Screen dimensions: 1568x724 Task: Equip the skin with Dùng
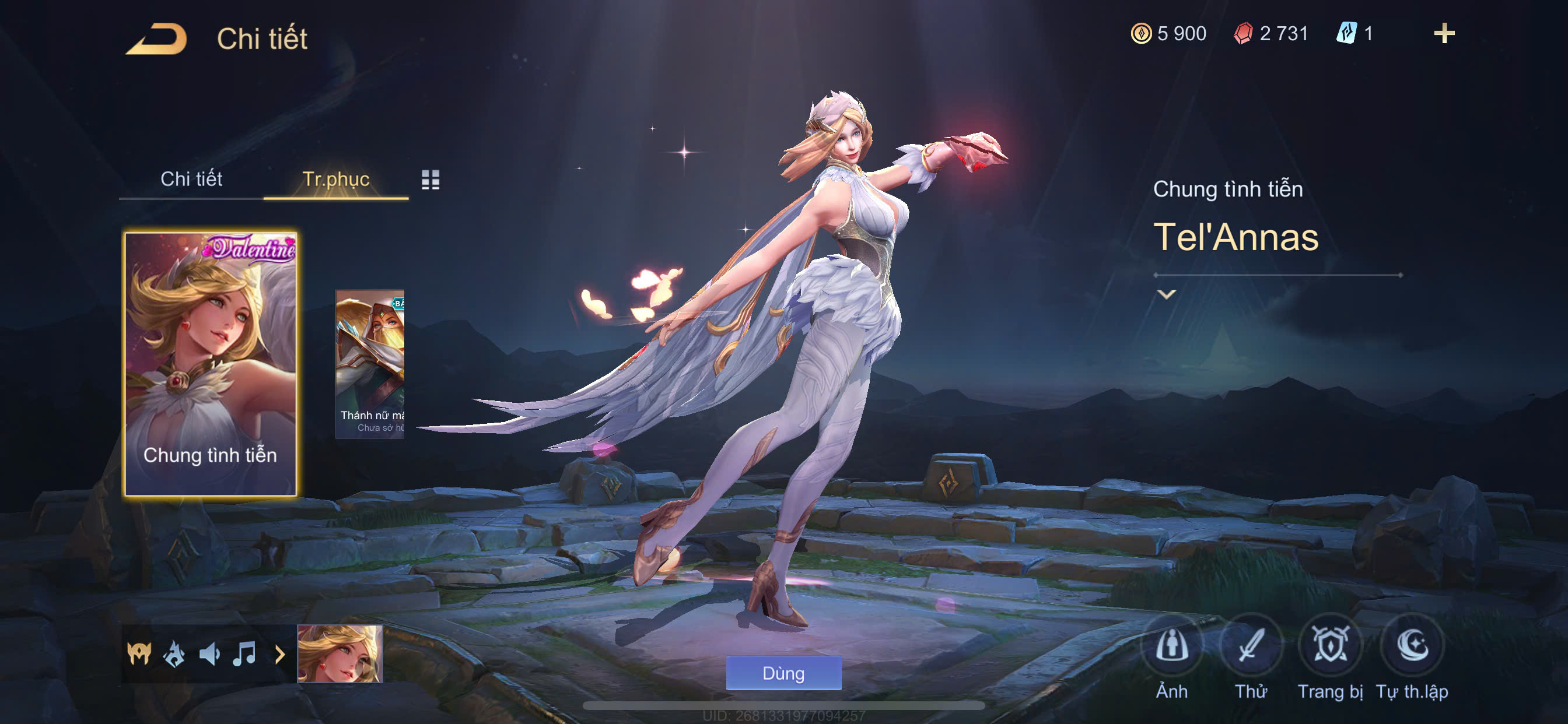point(783,673)
